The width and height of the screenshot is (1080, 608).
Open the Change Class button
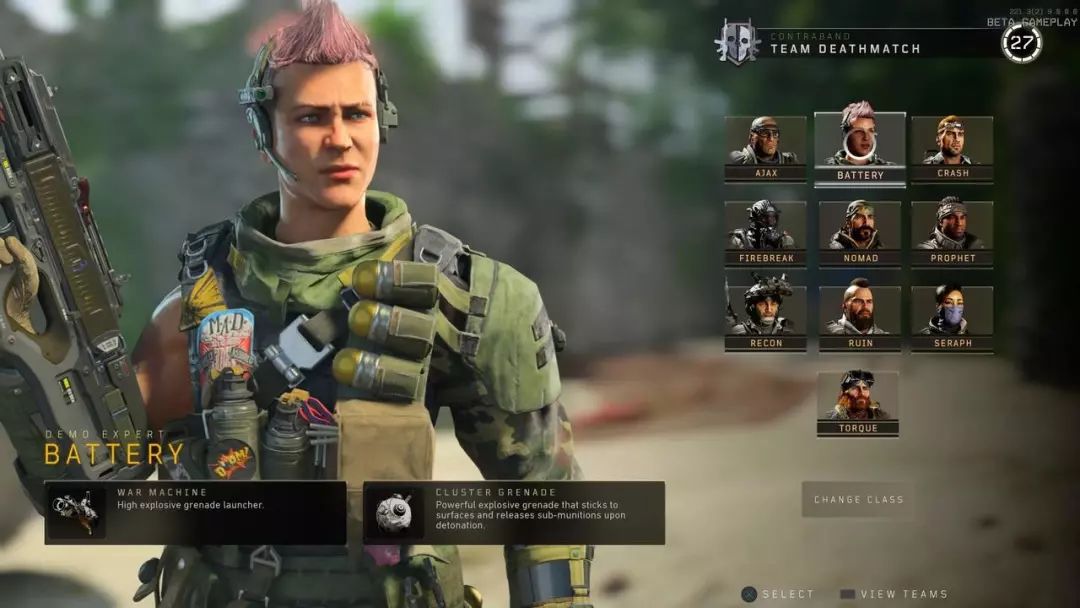coord(858,499)
